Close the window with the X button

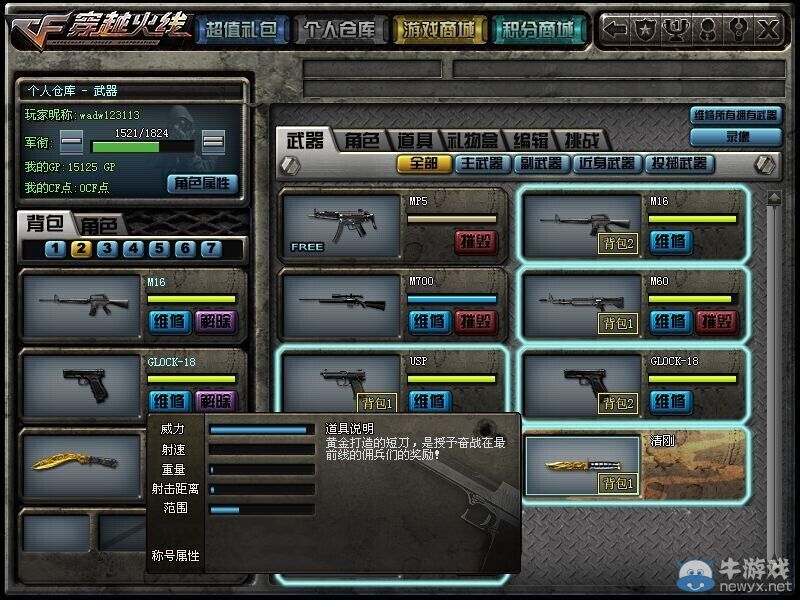tap(768, 30)
